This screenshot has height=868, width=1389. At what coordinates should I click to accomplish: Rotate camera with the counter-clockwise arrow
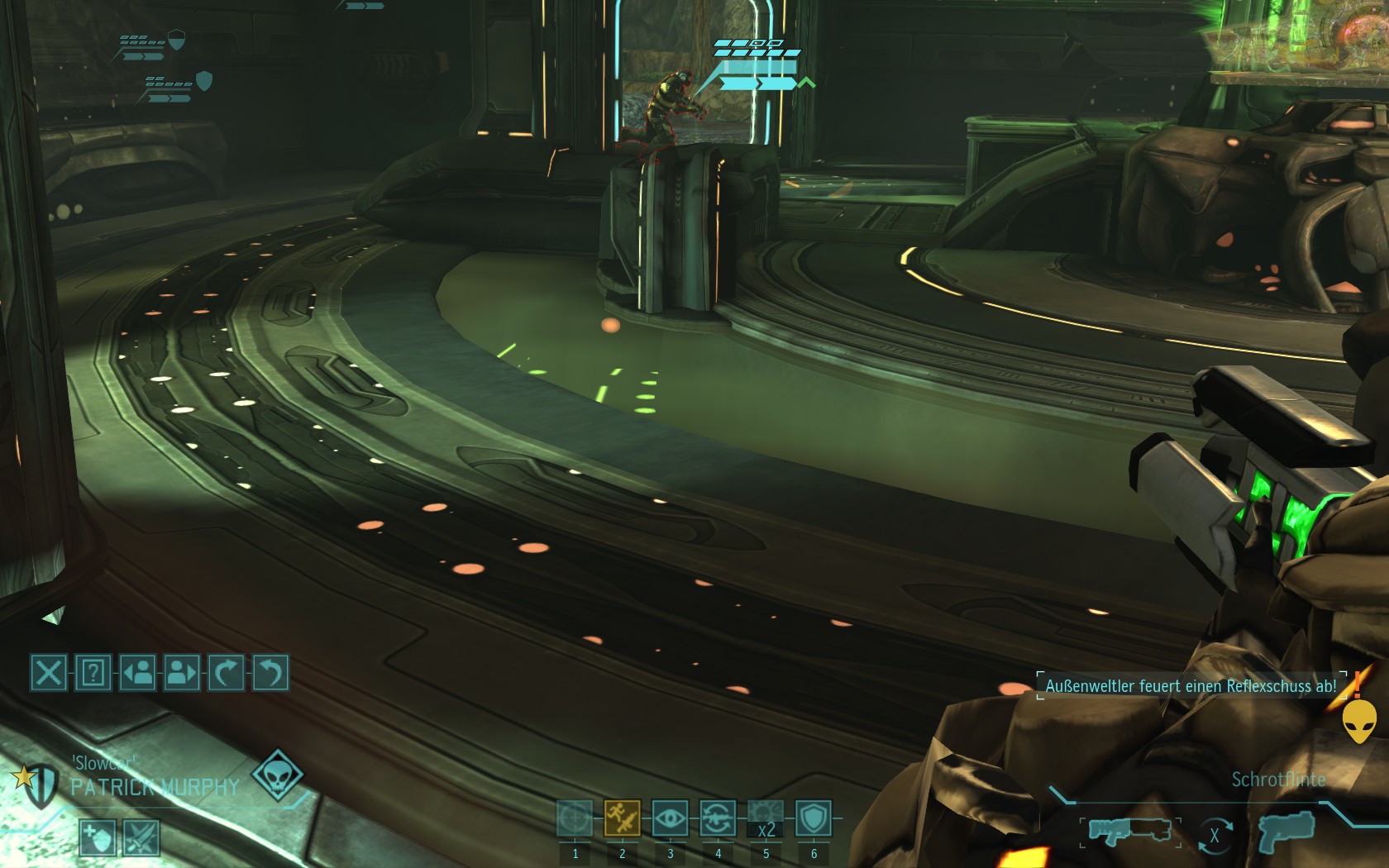pos(270,673)
